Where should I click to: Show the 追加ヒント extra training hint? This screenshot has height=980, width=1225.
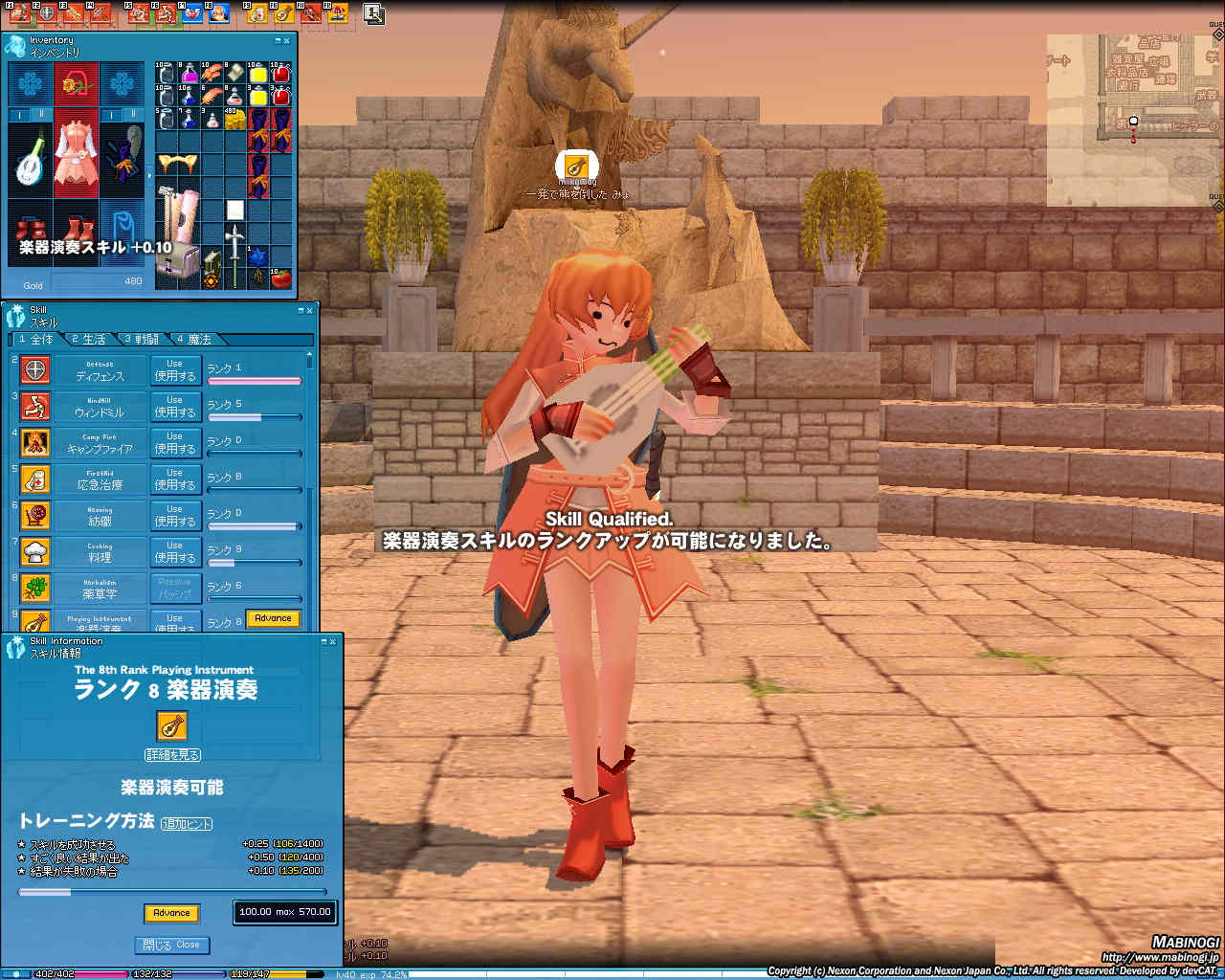tap(187, 823)
